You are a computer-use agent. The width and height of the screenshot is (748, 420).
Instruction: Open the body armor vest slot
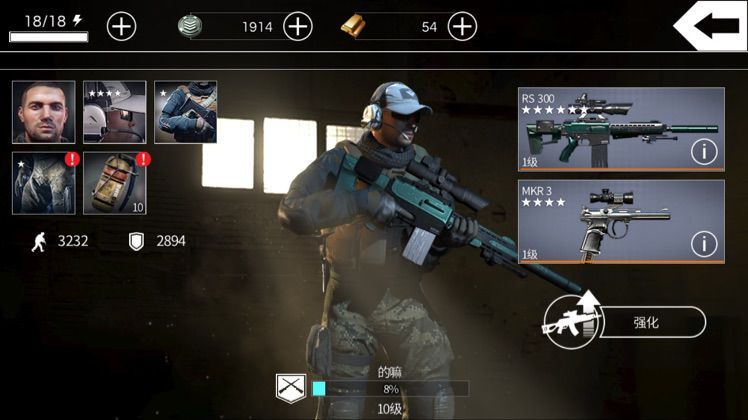[43, 183]
